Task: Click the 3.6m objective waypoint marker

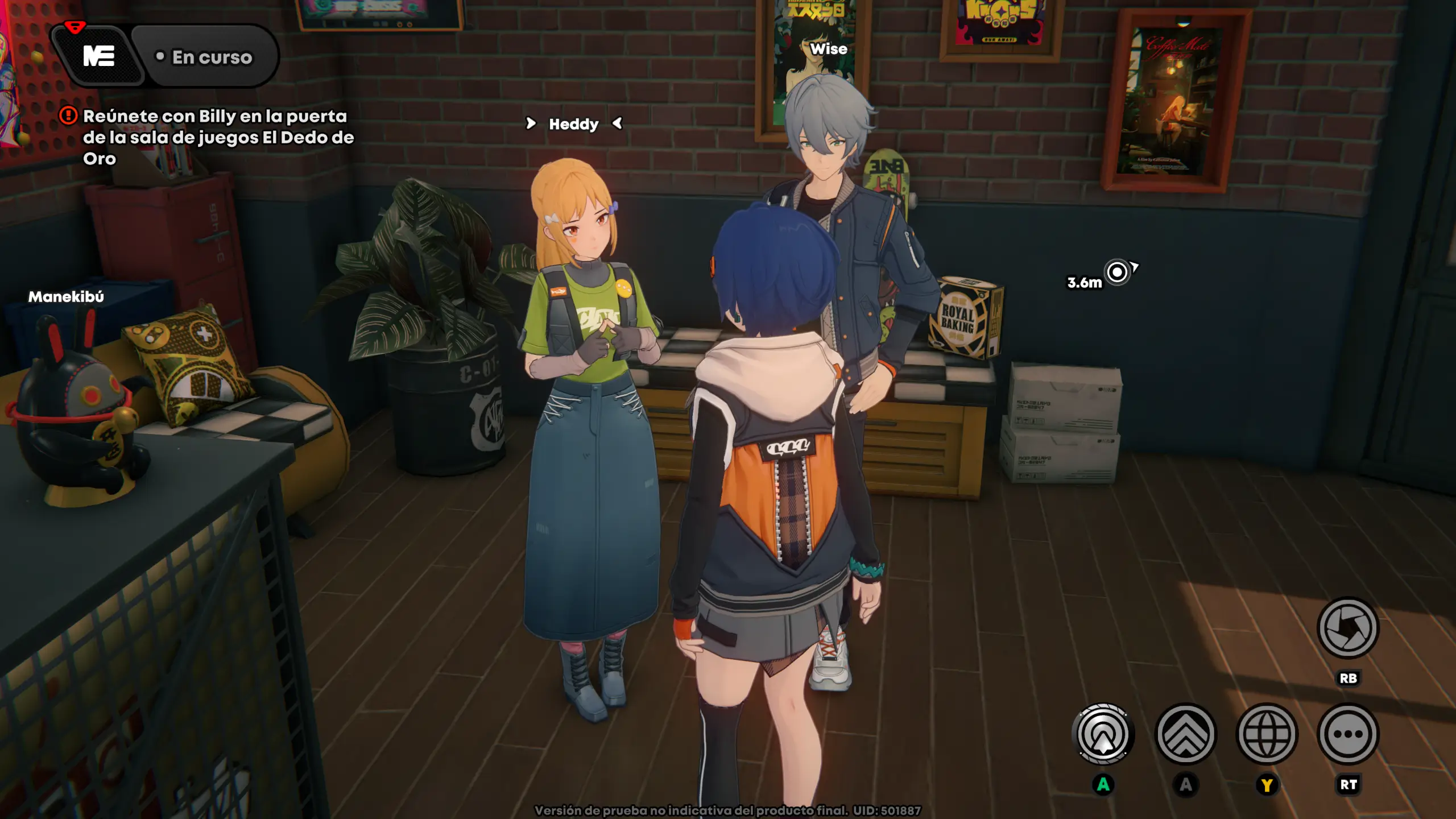Action: (x=1117, y=272)
